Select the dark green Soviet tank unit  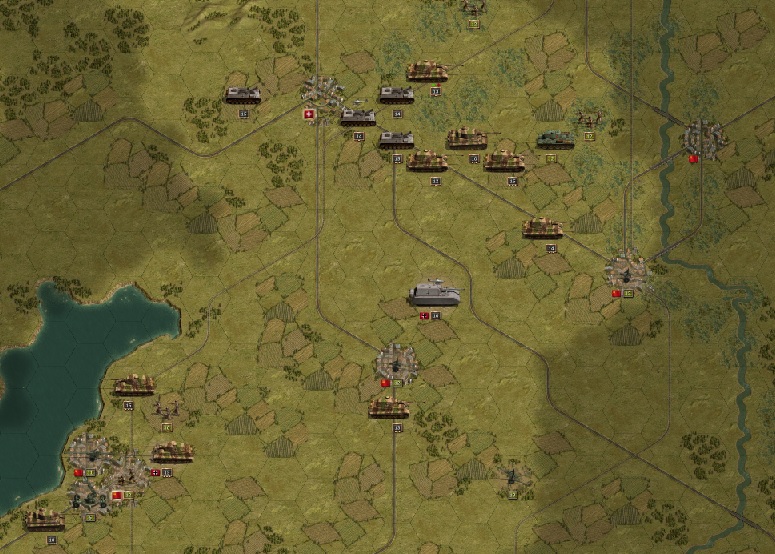pos(555,139)
